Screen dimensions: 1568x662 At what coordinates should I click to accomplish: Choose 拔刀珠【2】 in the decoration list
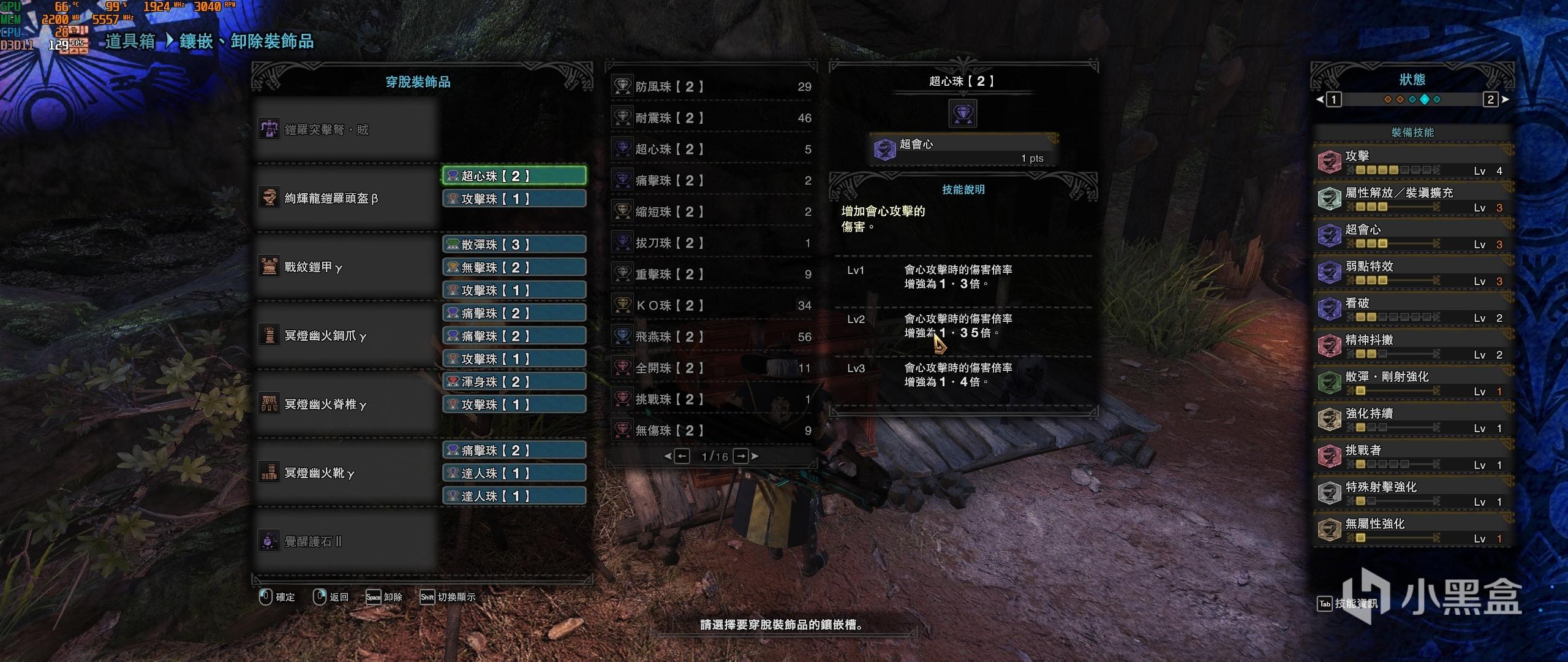[712, 243]
